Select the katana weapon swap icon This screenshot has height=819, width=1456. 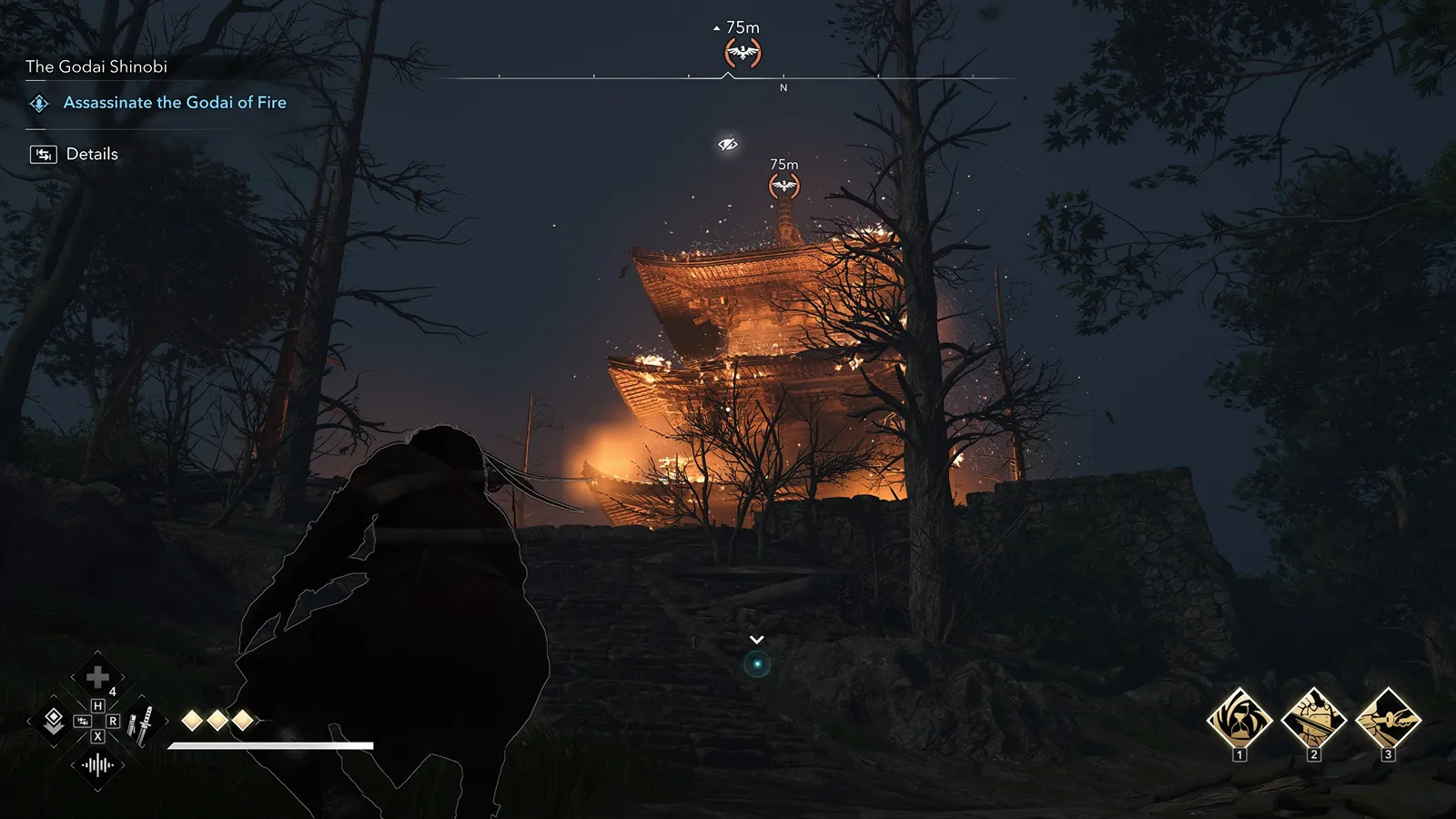(140, 724)
